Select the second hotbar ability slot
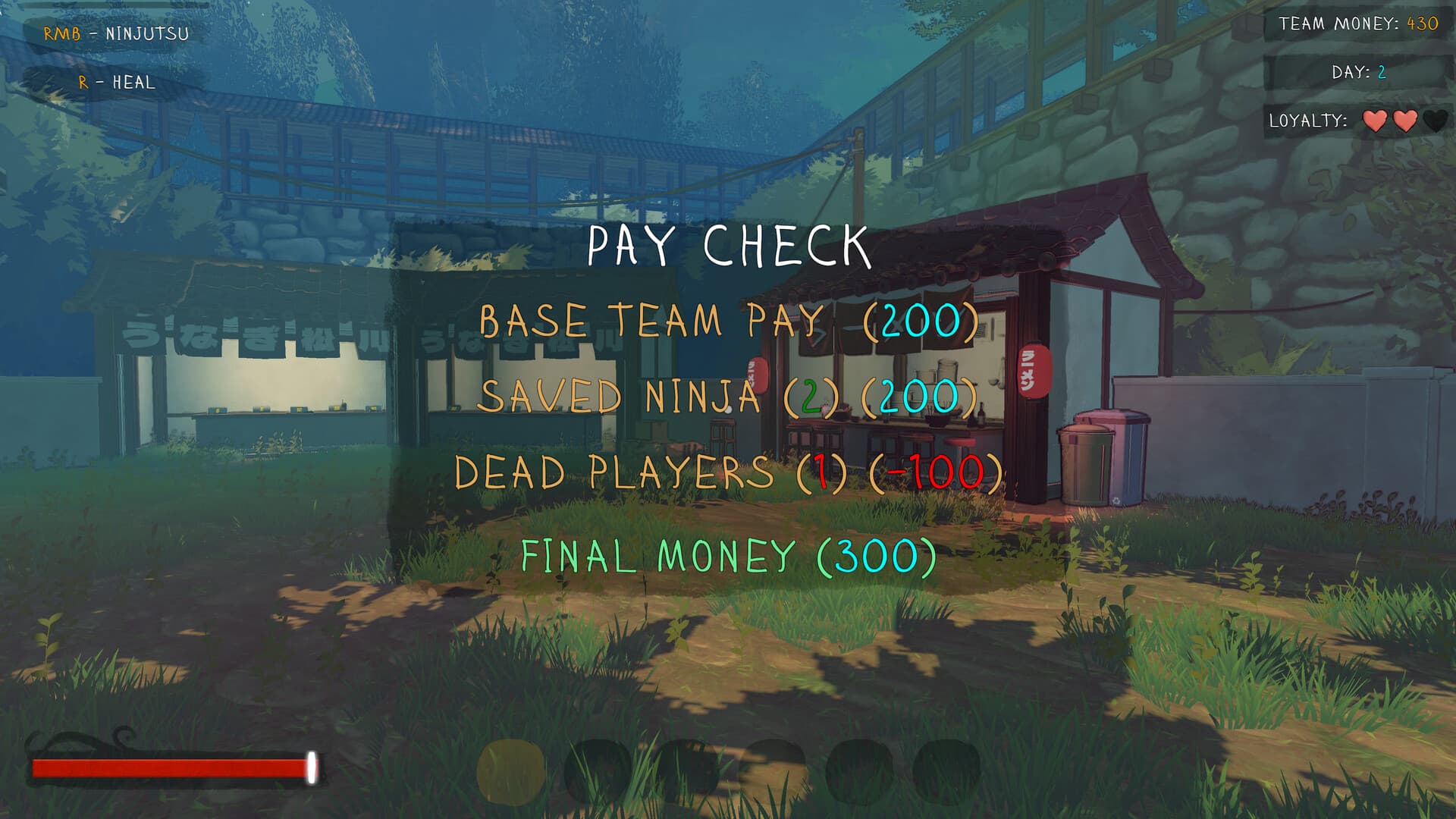This screenshot has width=1456, height=819. [599, 767]
